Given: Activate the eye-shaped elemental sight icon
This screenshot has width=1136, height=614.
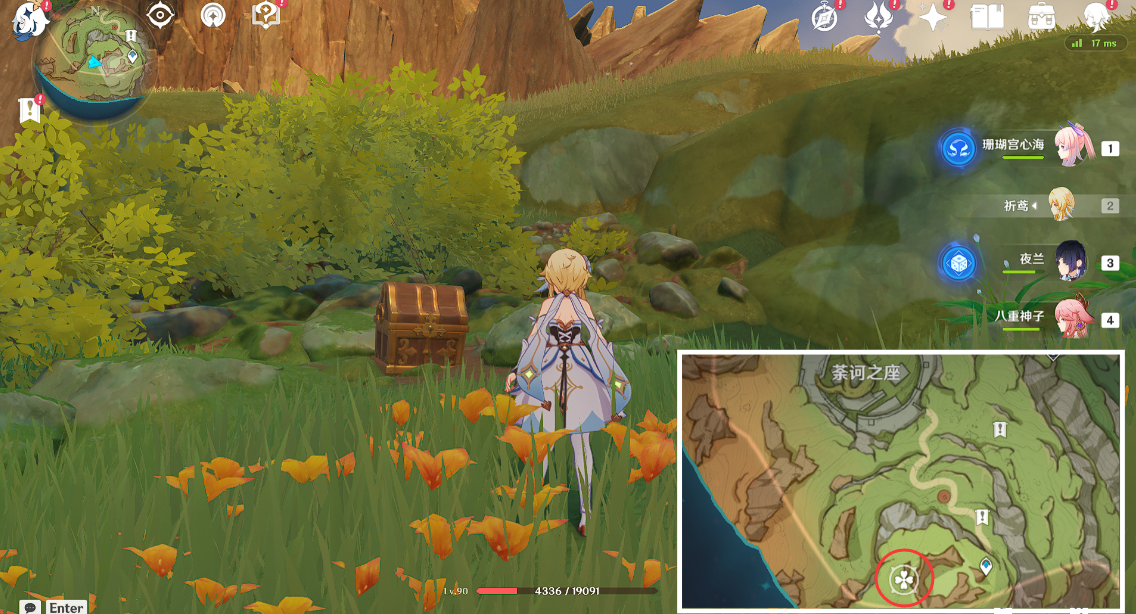Looking at the screenshot, I should pos(160,16).
